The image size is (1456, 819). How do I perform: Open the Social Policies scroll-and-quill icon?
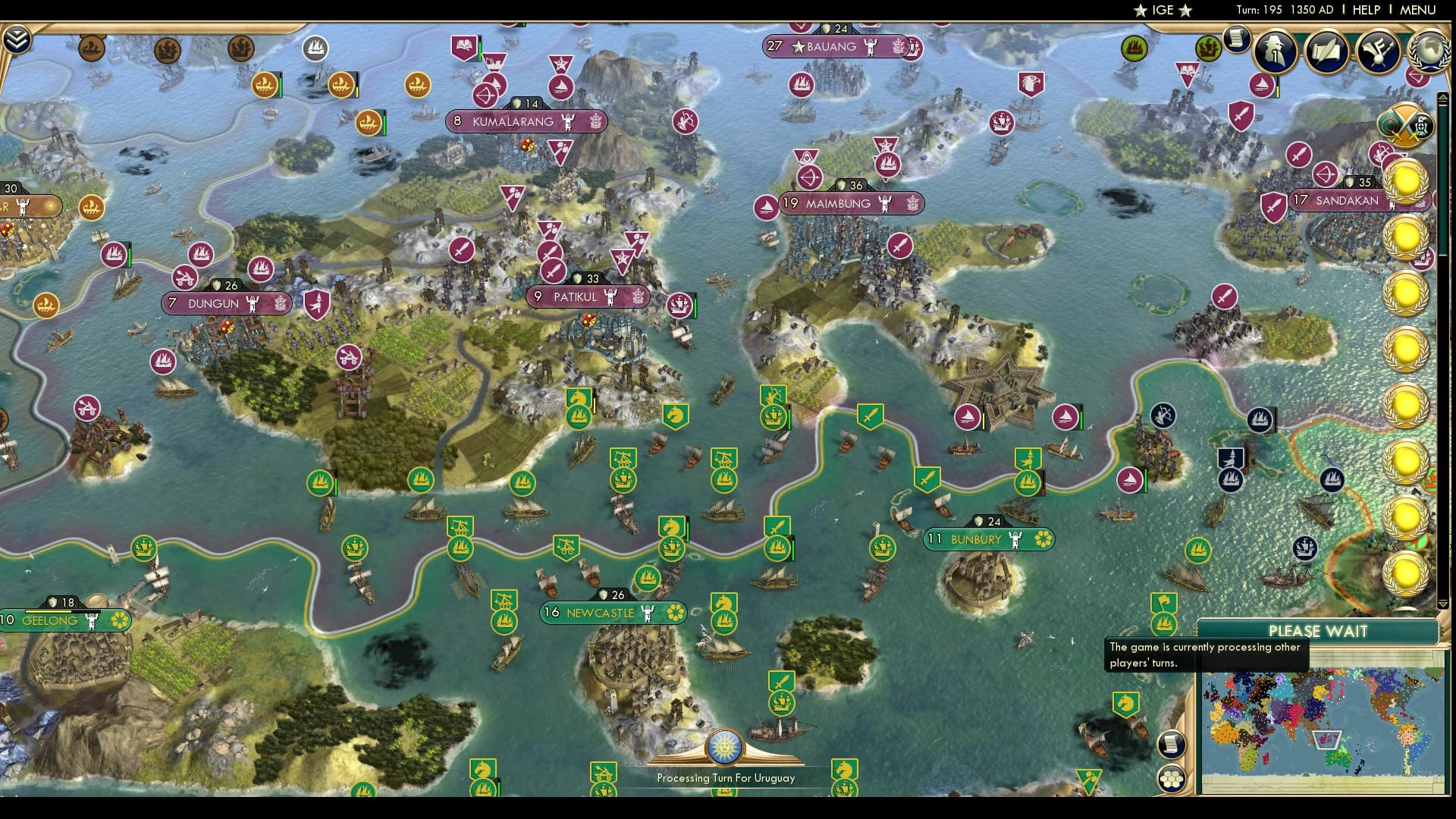[1327, 50]
